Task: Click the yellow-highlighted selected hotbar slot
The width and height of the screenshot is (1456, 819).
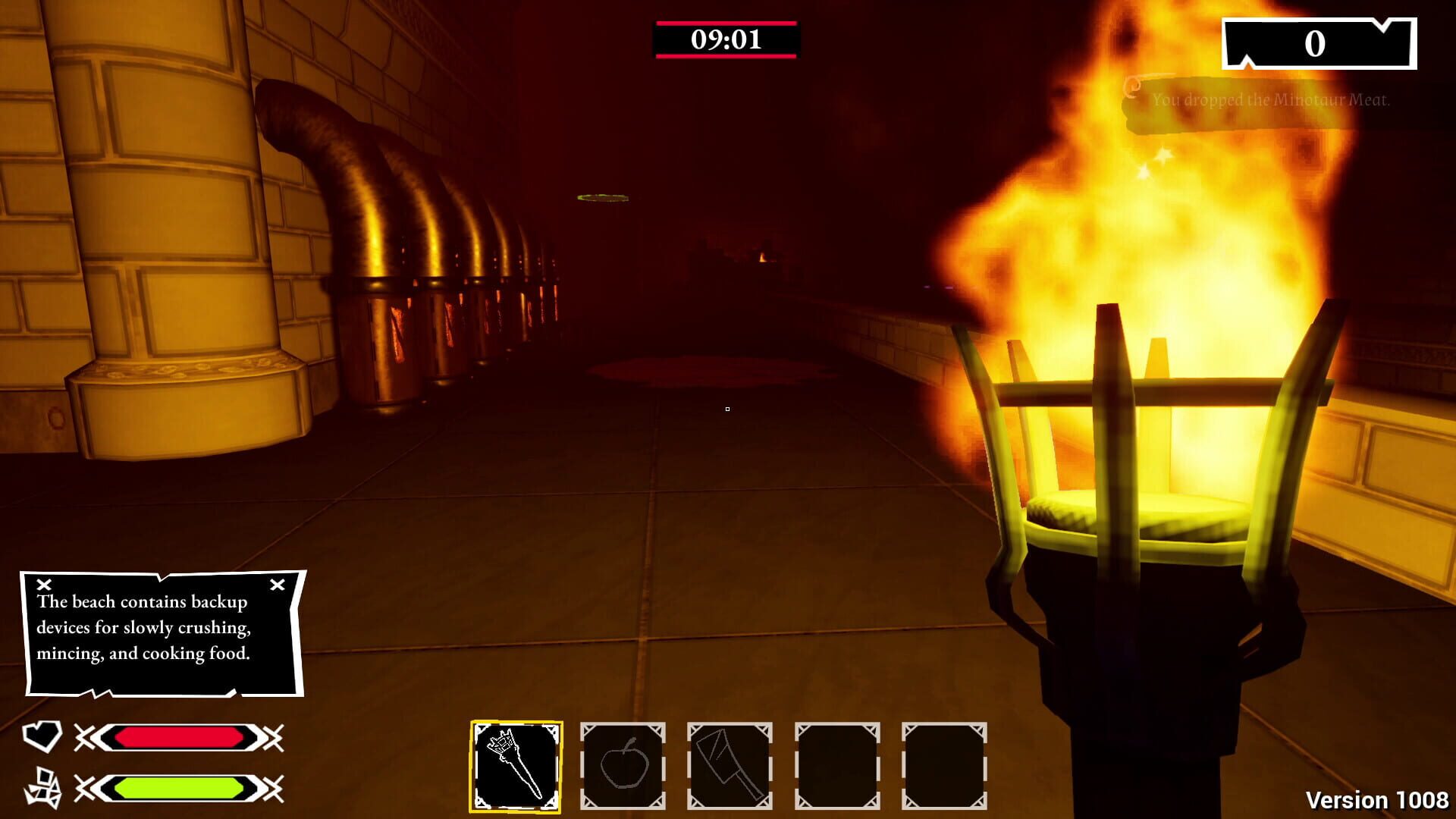Action: (x=516, y=766)
